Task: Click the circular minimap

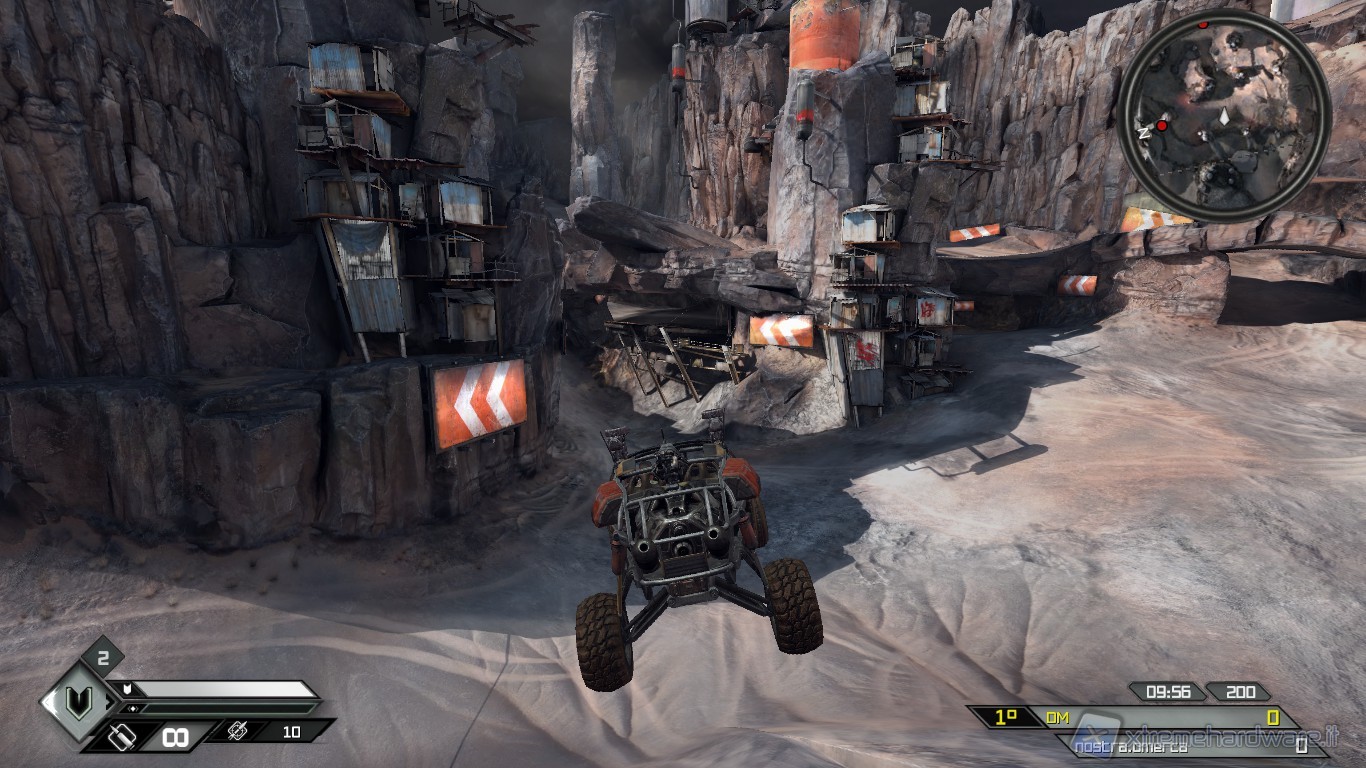Action: point(1223,113)
